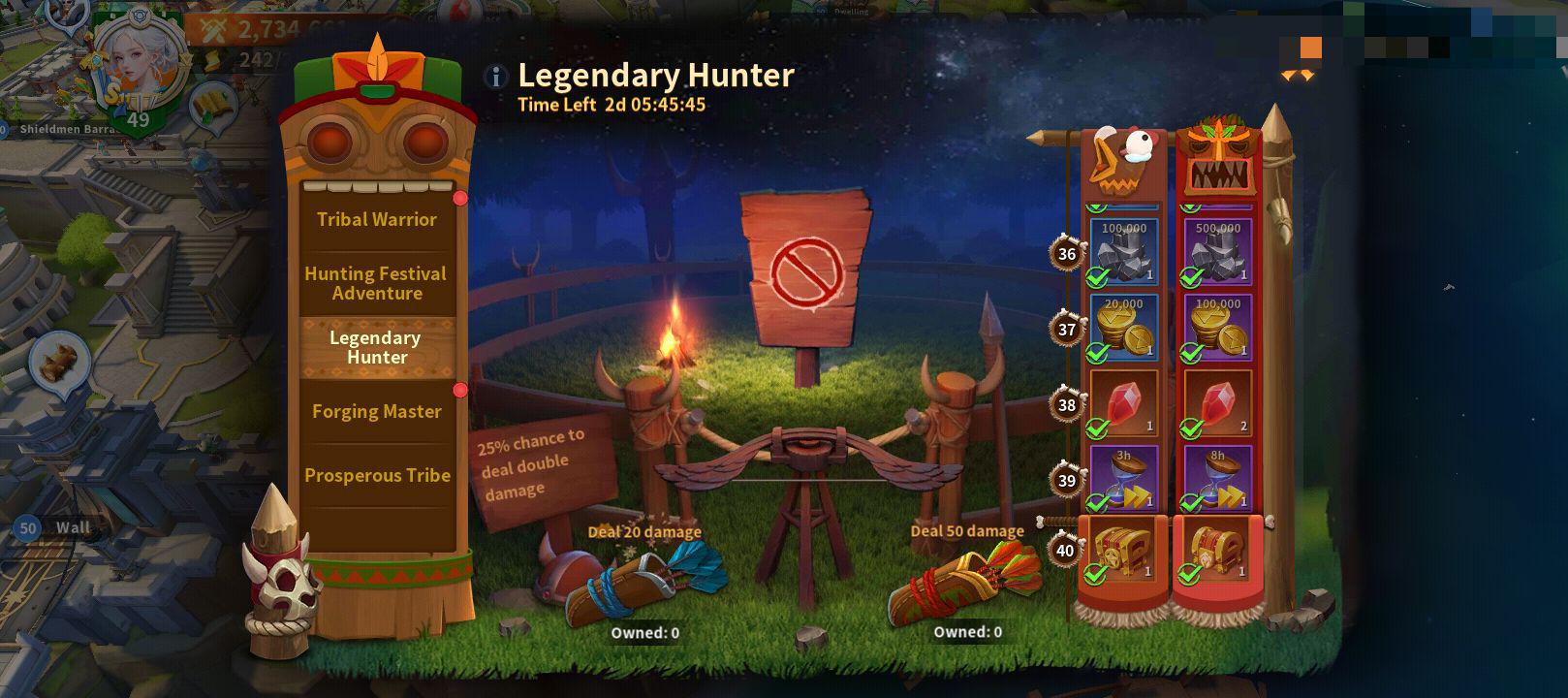Switch to the Hunting Festival Adventure tab

[378, 282]
